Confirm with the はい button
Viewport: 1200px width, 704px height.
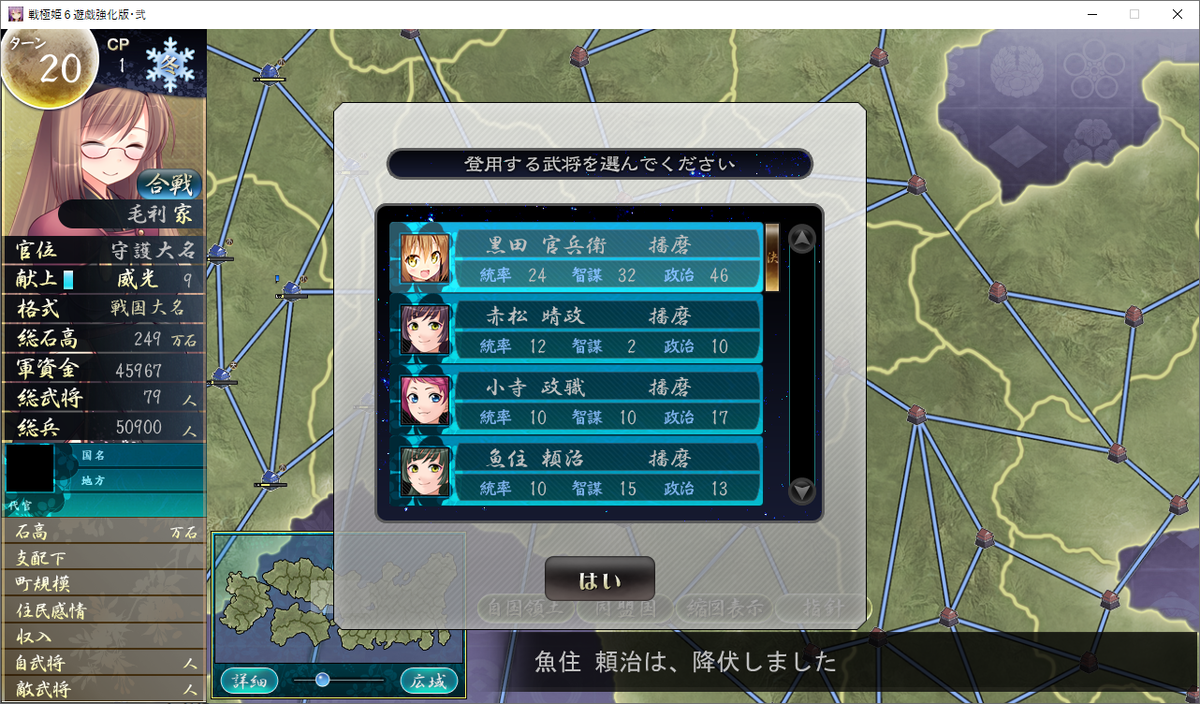coord(600,580)
